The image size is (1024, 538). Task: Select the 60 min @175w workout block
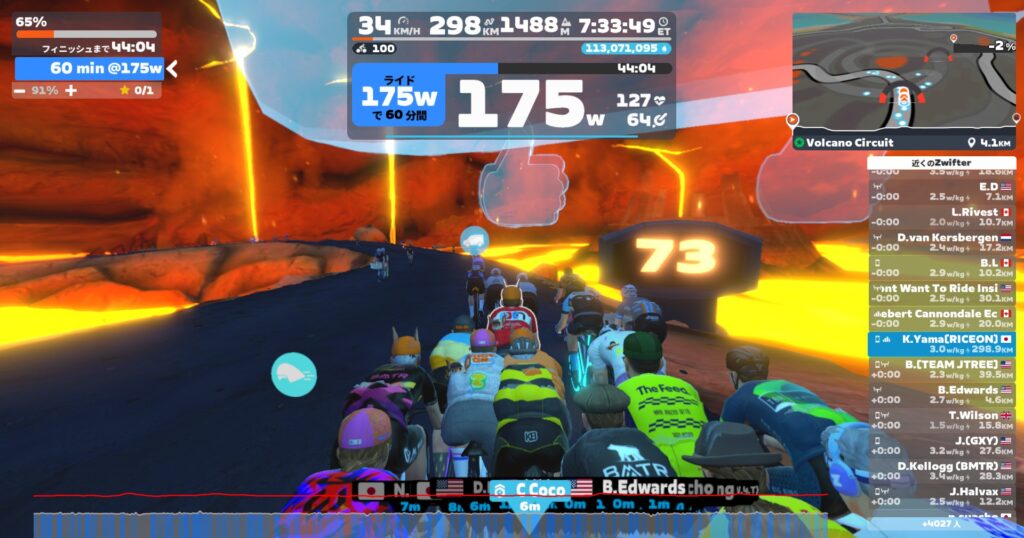90,68
